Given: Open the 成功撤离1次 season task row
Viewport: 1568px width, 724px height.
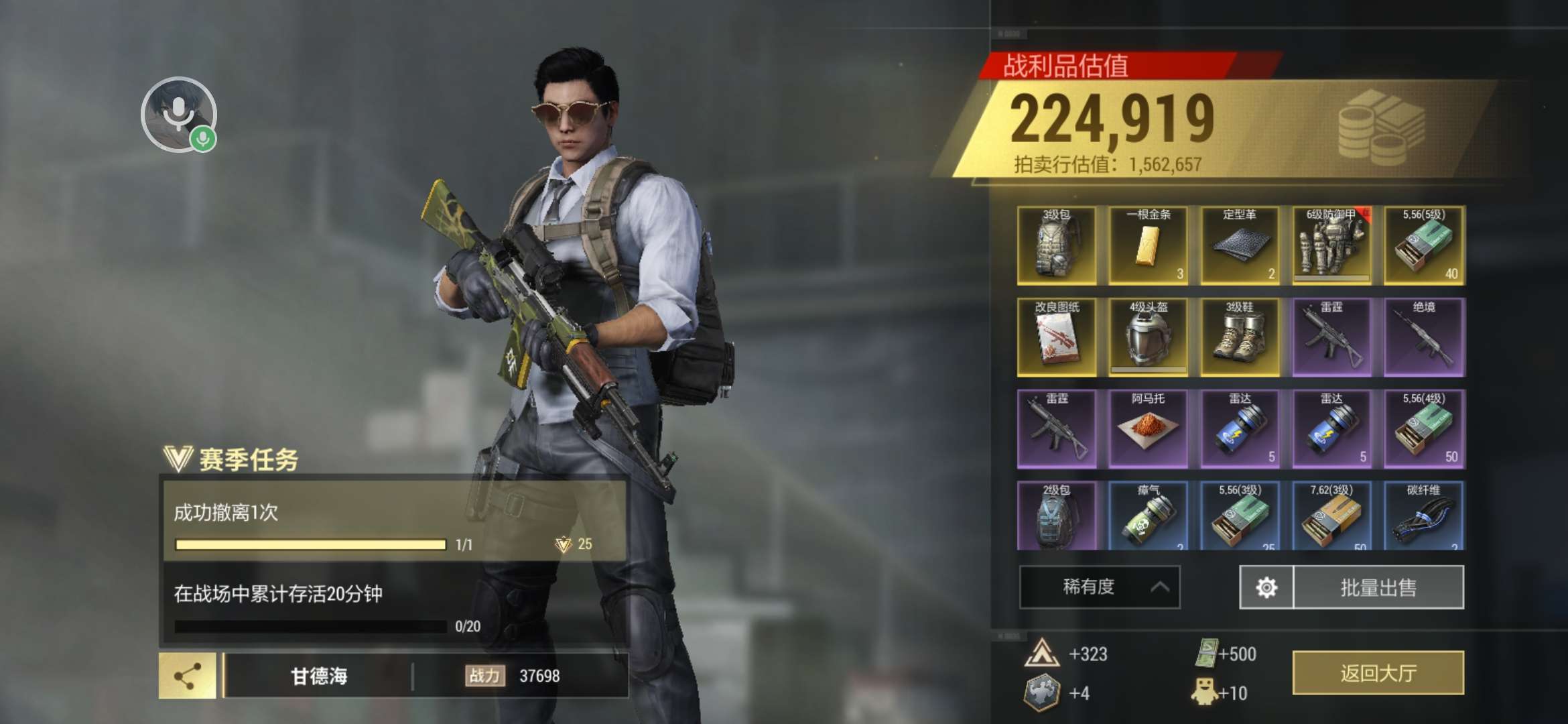Looking at the screenshot, I should click(395, 521).
